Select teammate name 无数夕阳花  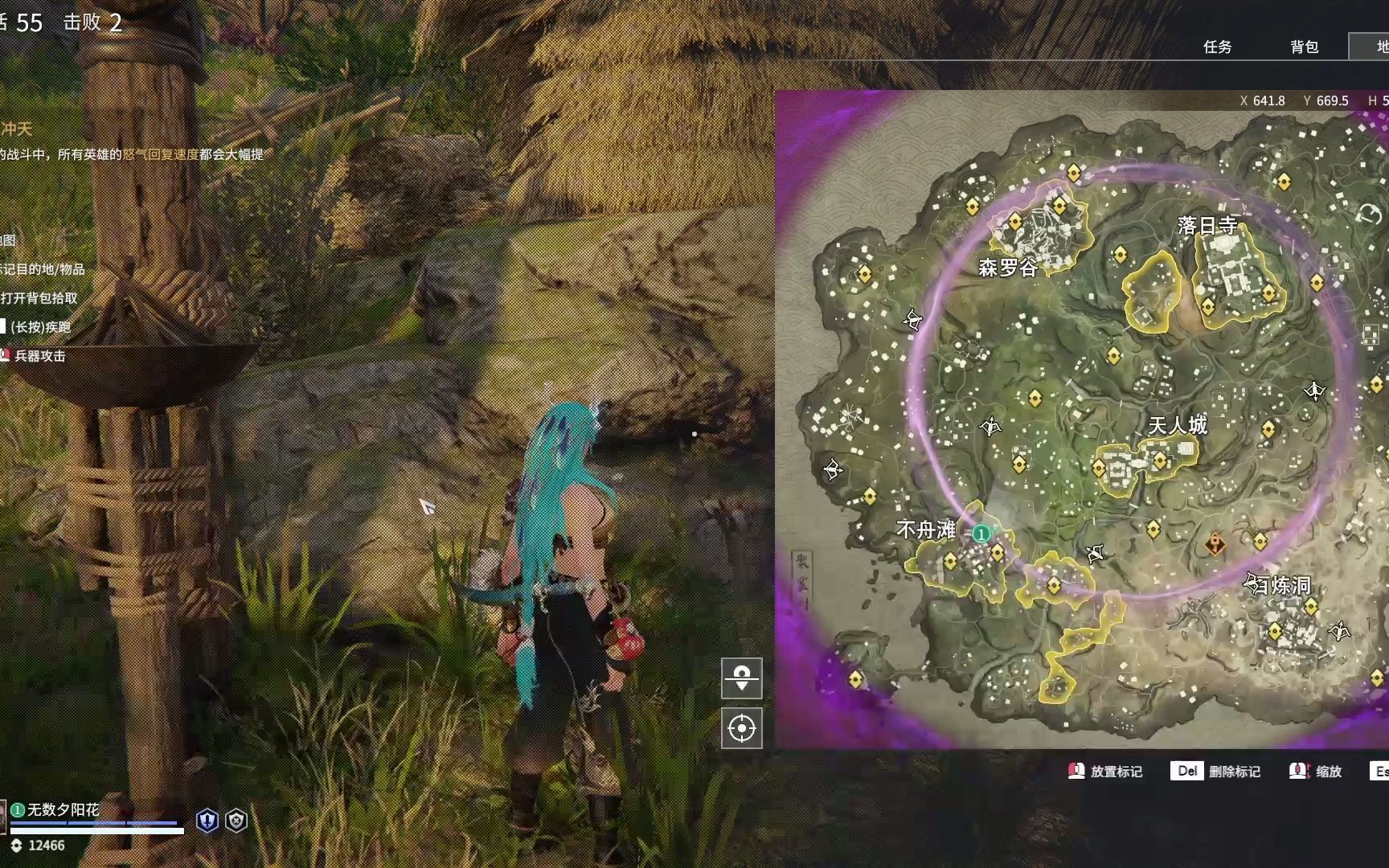coord(64,809)
